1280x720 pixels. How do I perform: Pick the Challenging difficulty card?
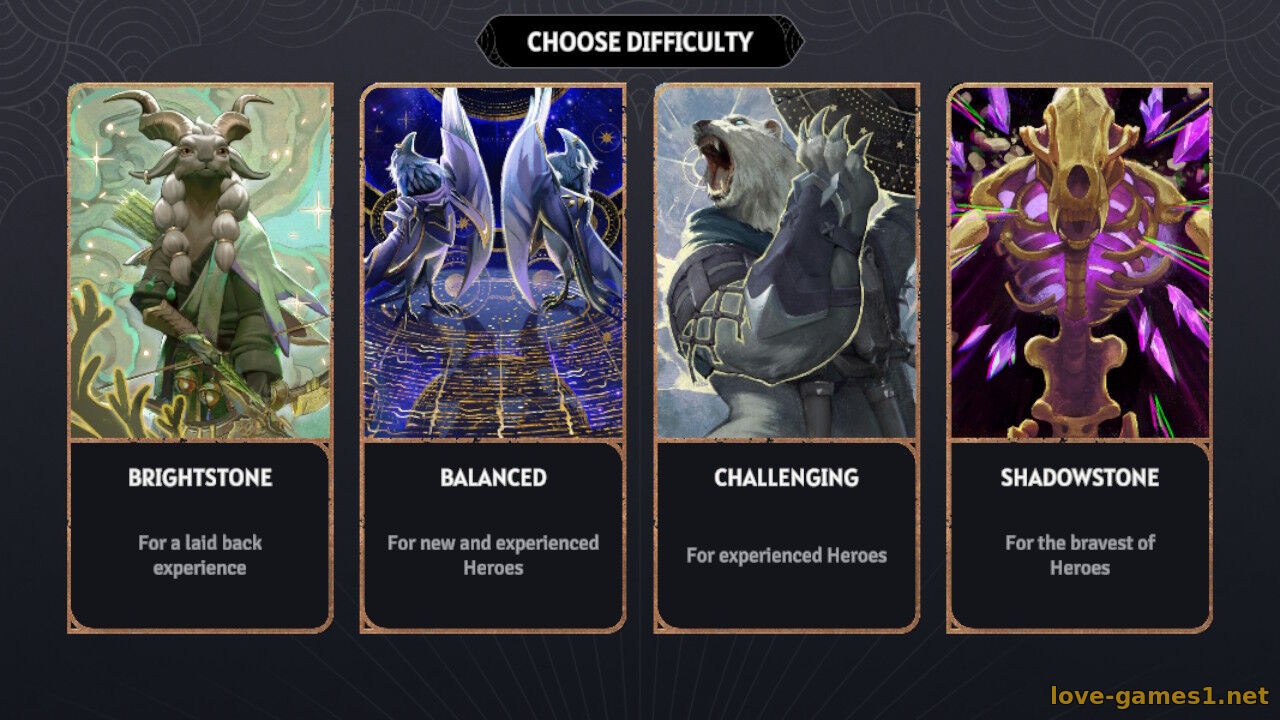tap(786, 358)
